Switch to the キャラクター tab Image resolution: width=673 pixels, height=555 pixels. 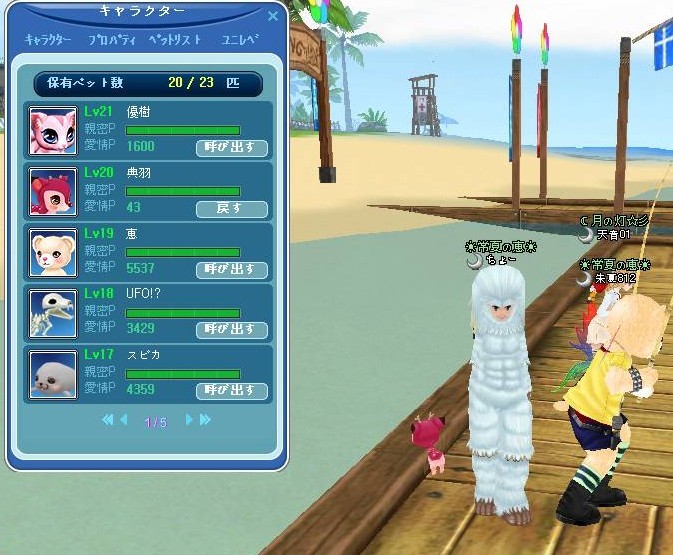click(x=48, y=40)
